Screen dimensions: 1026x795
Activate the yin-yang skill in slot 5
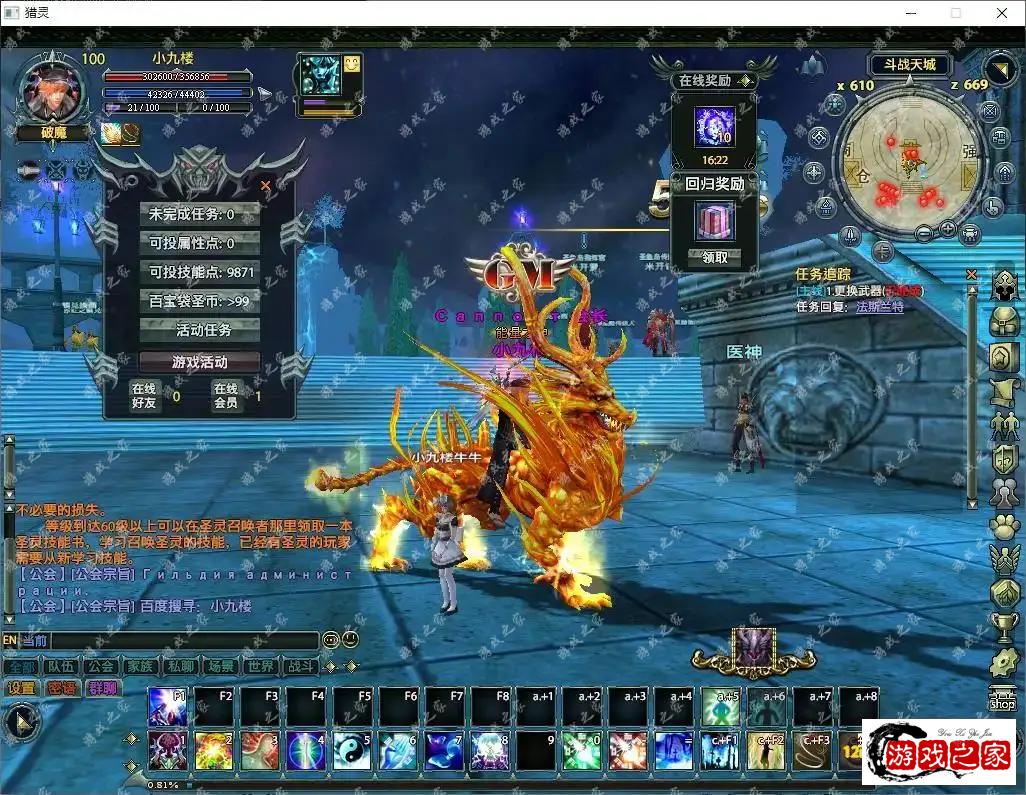351,750
